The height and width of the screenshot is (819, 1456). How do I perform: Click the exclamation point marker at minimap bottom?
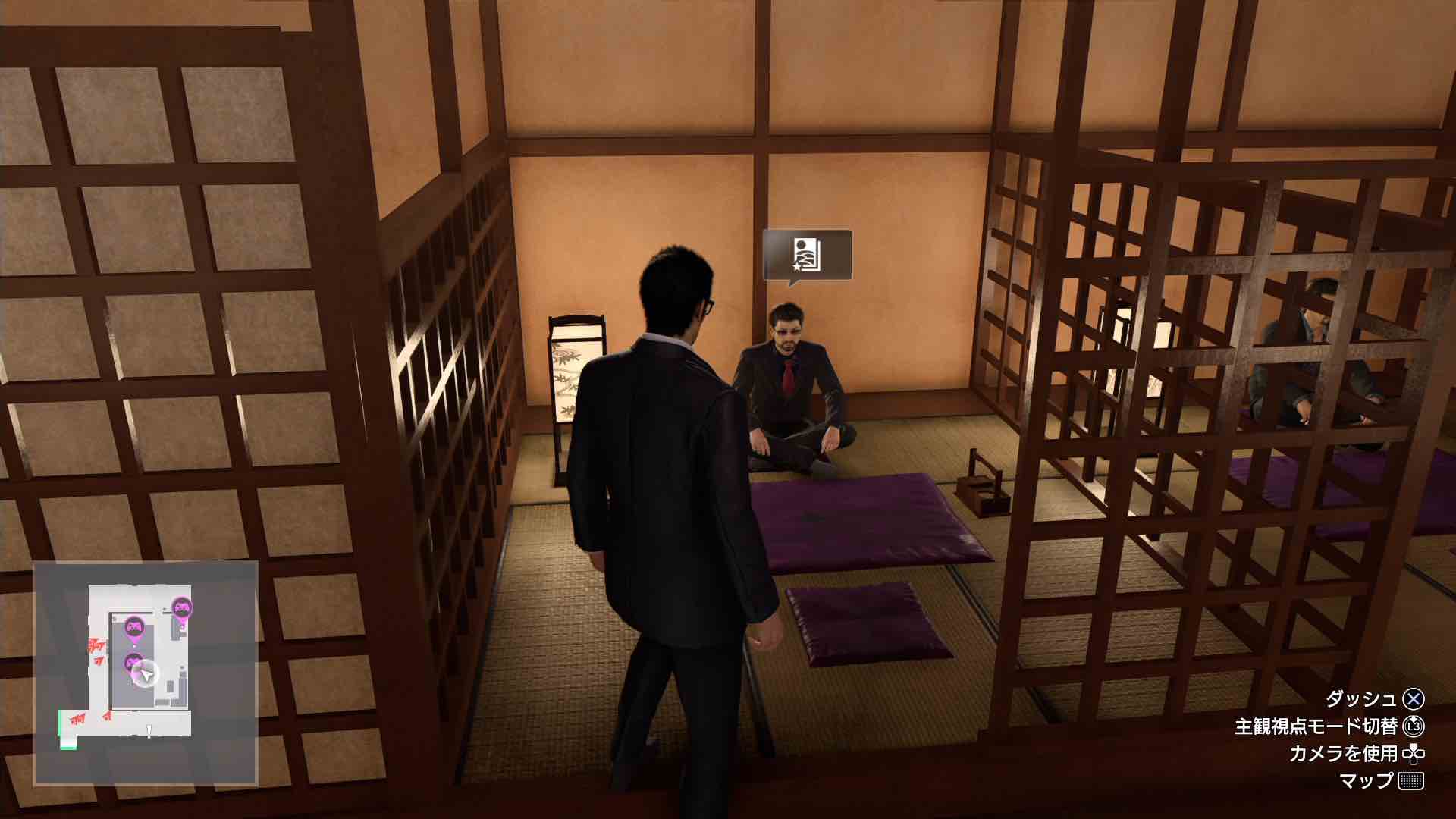point(149,731)
